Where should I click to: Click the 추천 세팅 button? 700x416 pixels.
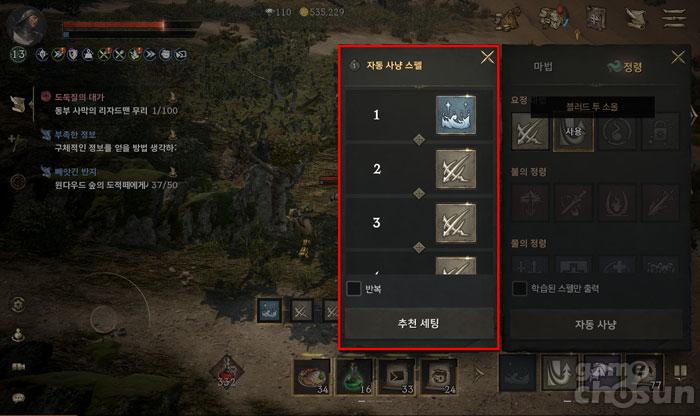point(419,323)
